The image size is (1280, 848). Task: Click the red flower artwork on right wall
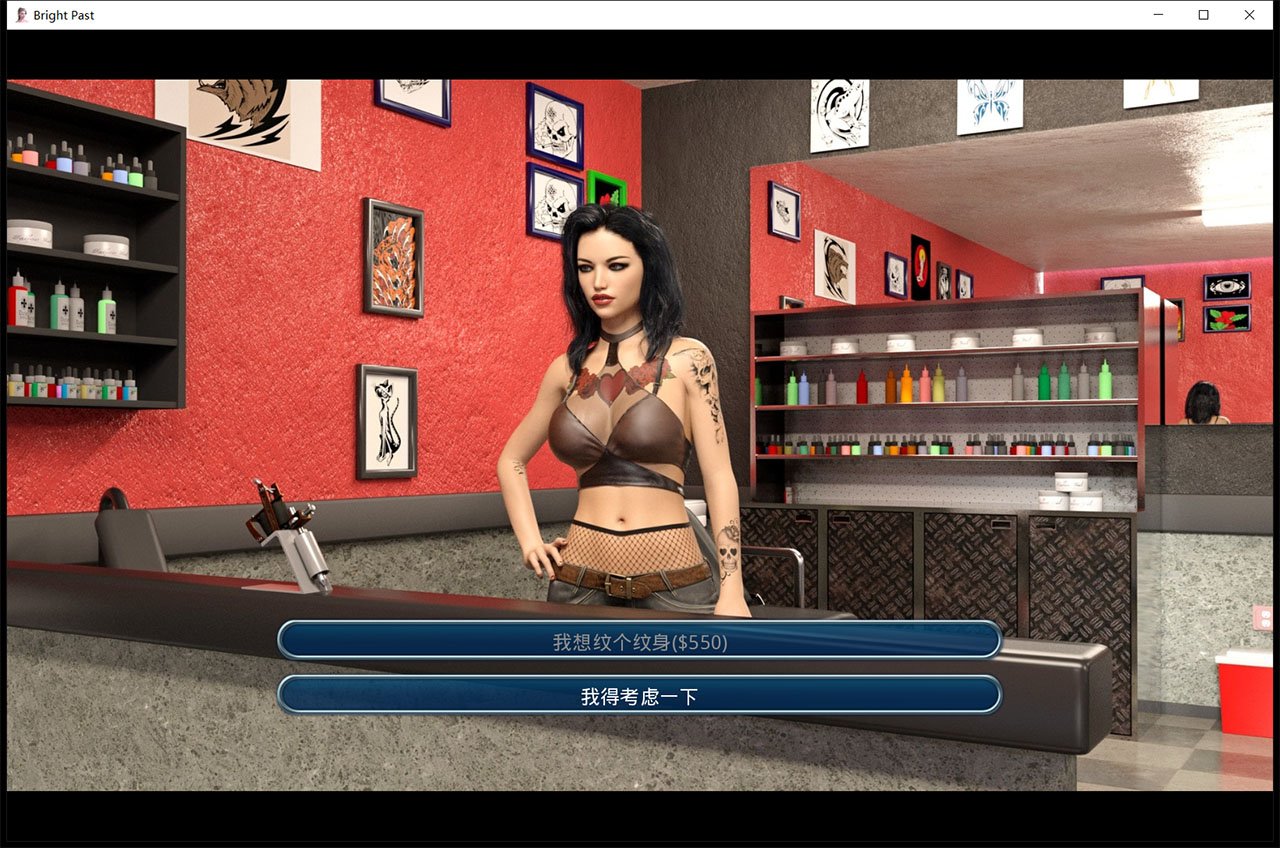1229,320
